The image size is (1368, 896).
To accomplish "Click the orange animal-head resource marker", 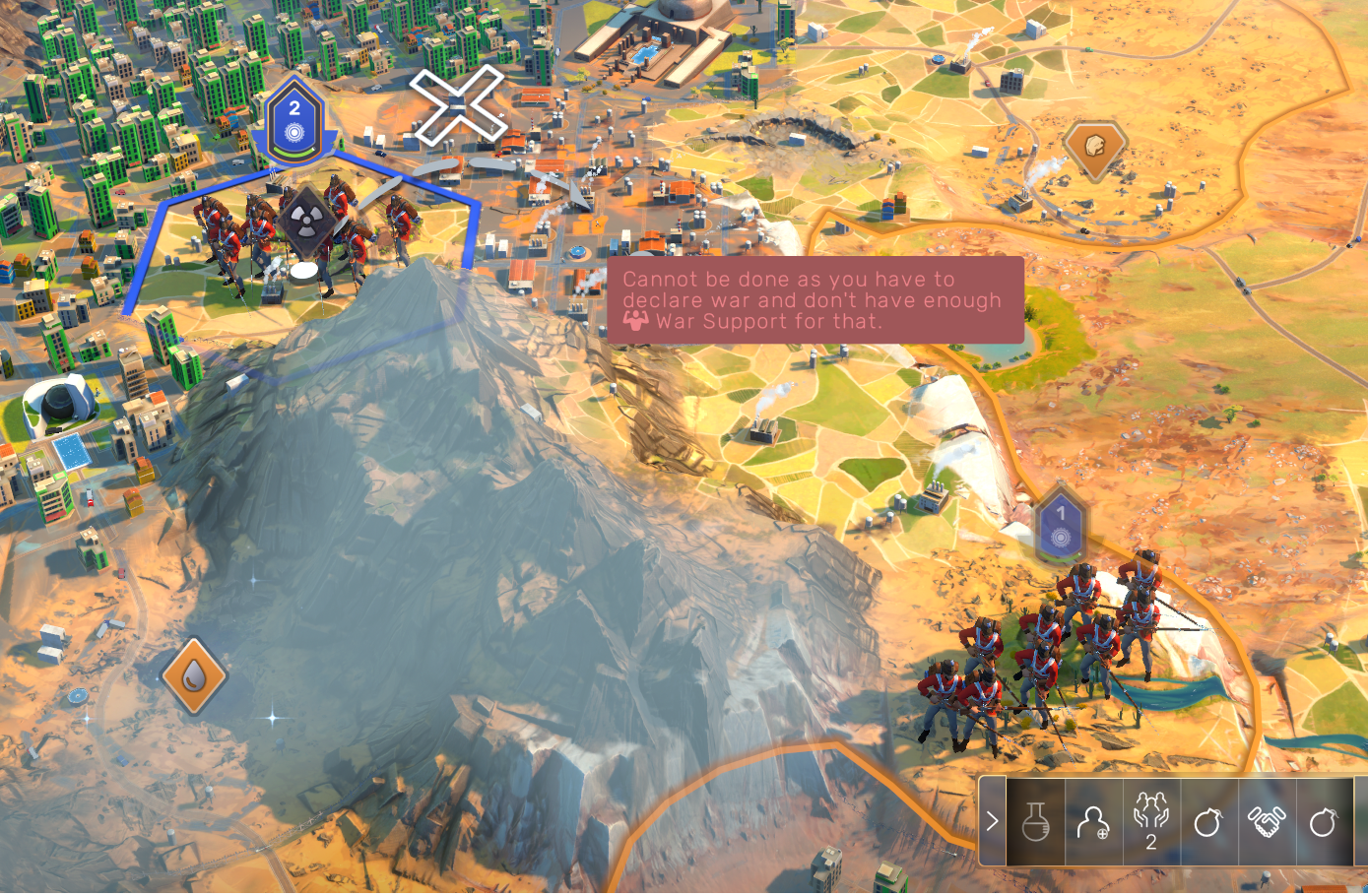I will click(1094, 148).
